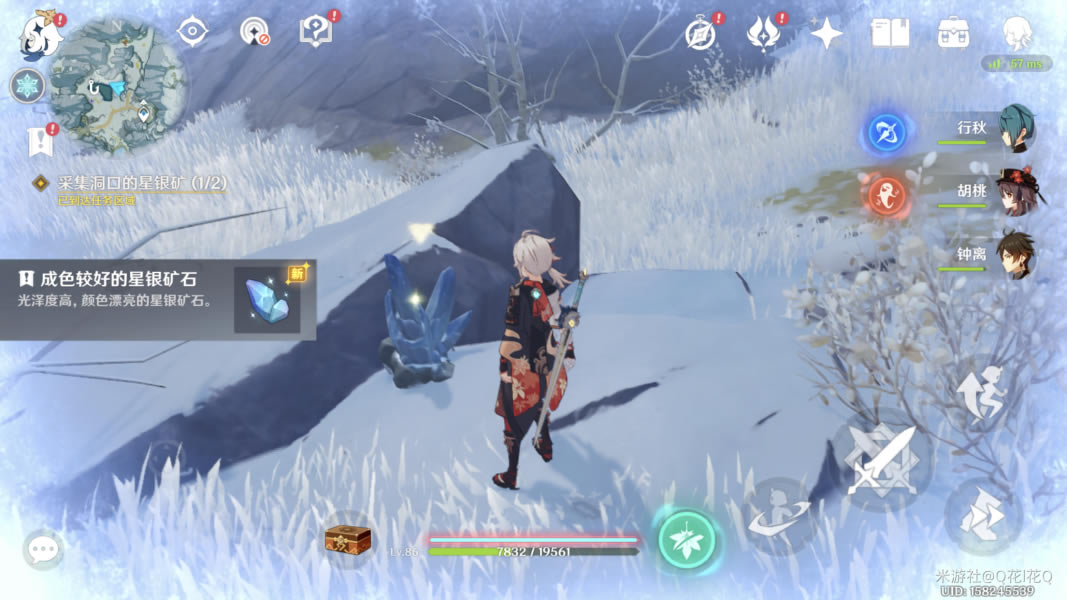Open the Adventurer Handbook book icon

[890, 34]
